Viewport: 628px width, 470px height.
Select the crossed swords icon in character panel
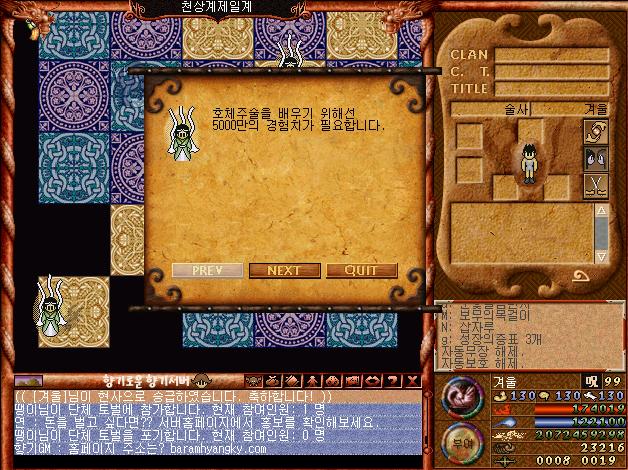[596, 185]
